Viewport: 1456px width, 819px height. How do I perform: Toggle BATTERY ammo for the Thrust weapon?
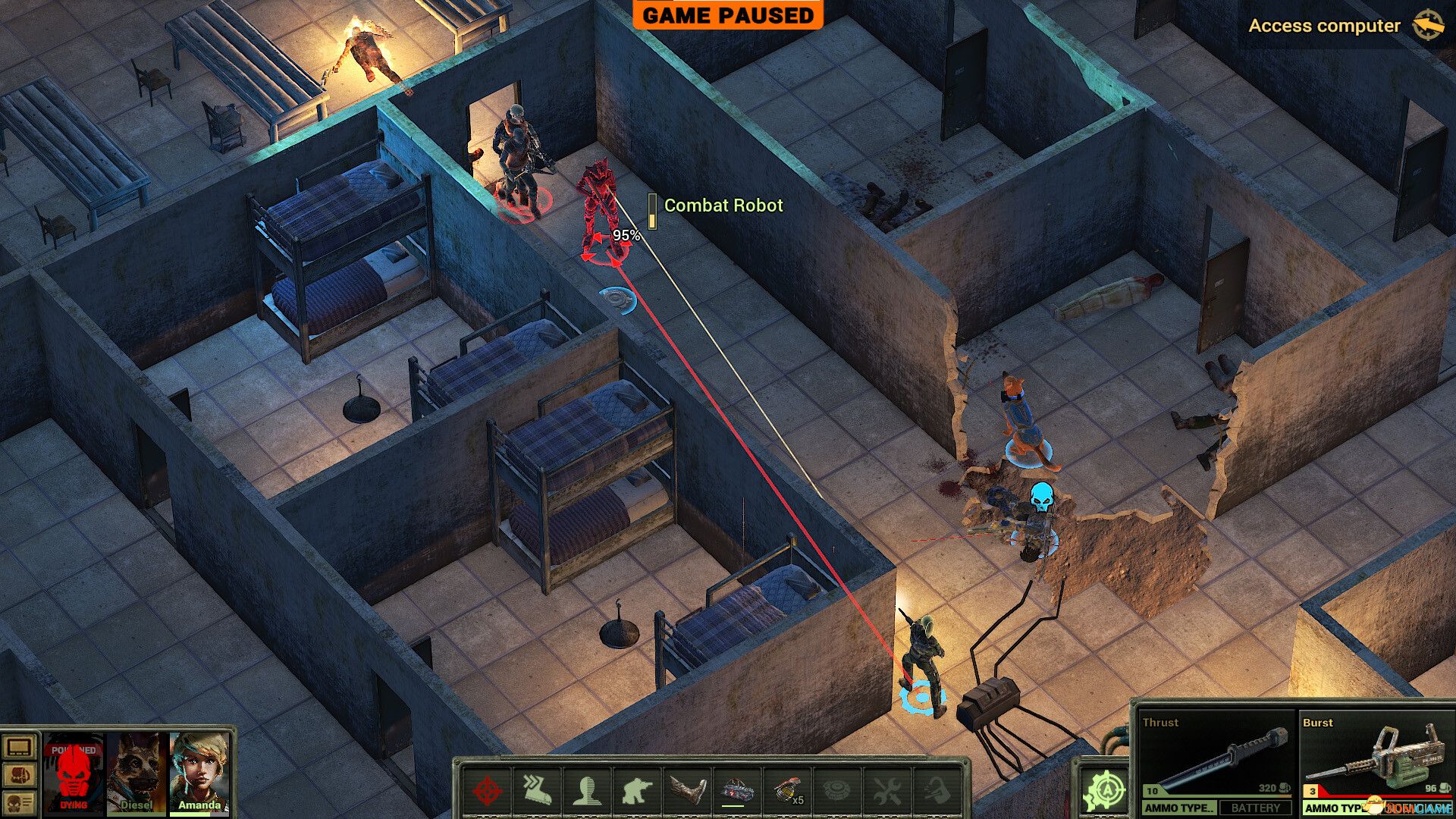click(x=1255, y=809)
